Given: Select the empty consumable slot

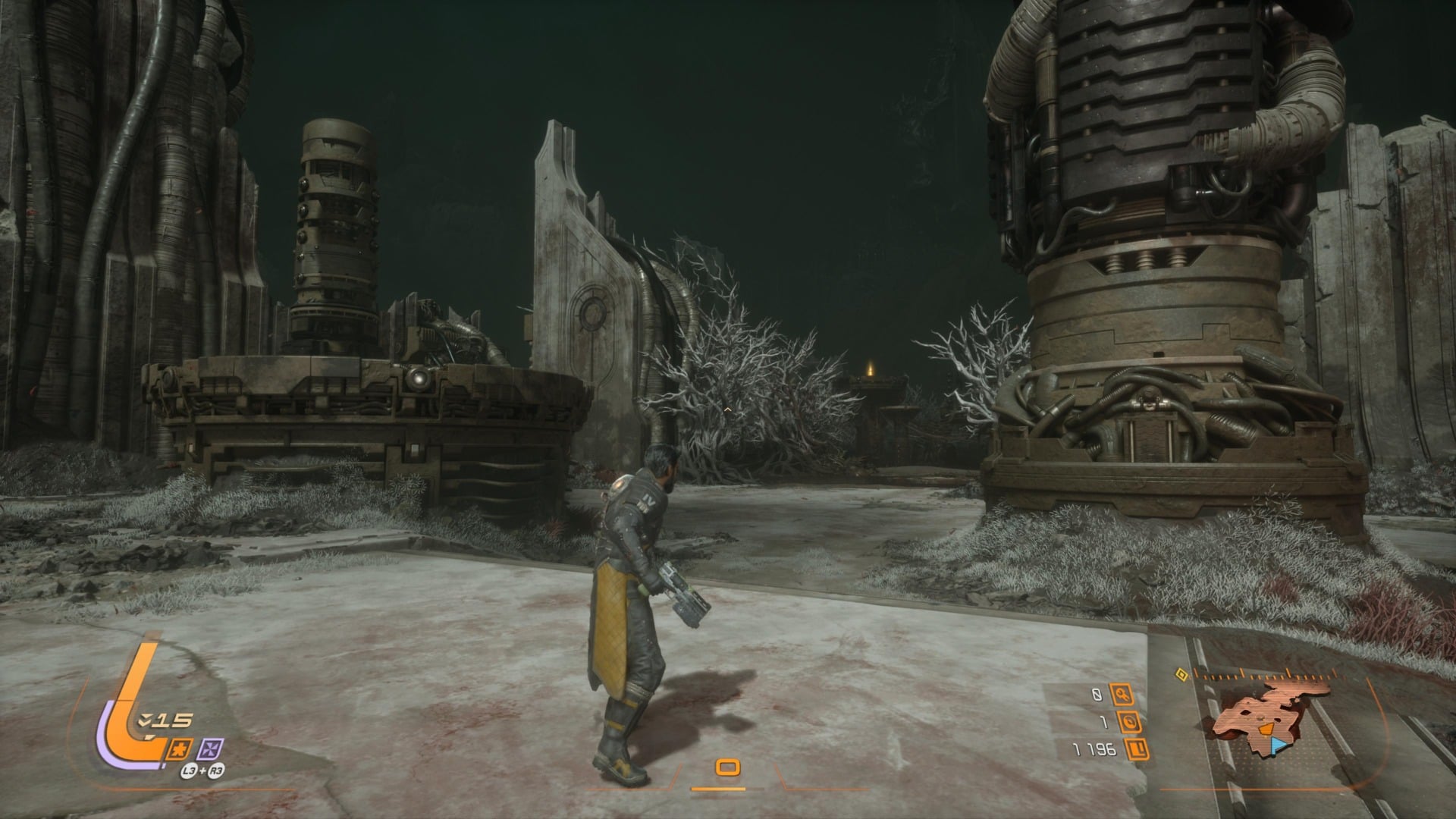Looking at the screenshot, I should 727,768.
